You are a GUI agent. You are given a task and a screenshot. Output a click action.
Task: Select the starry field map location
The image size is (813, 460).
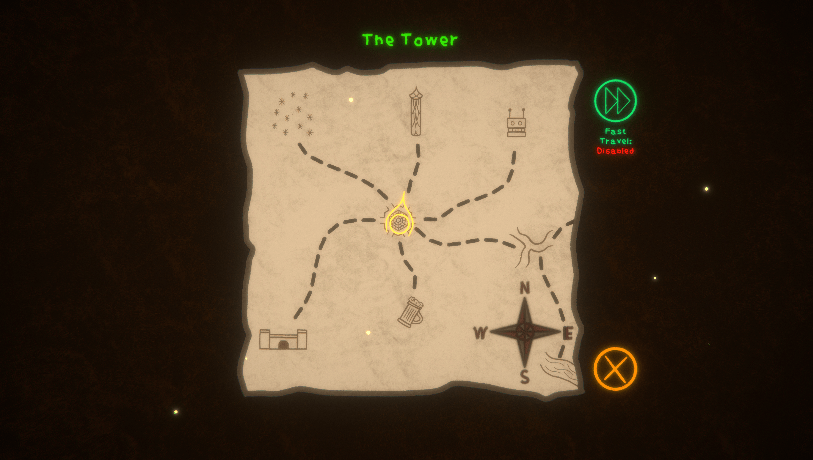tap(291, 115)
